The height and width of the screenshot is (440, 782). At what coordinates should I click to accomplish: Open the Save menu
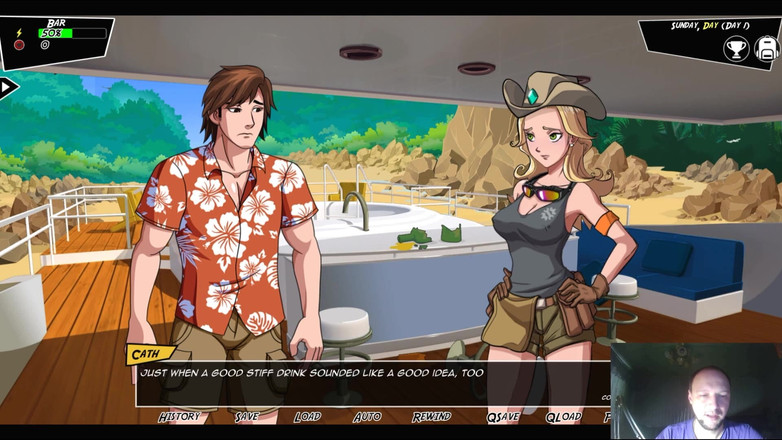click(x=246, y=416)
